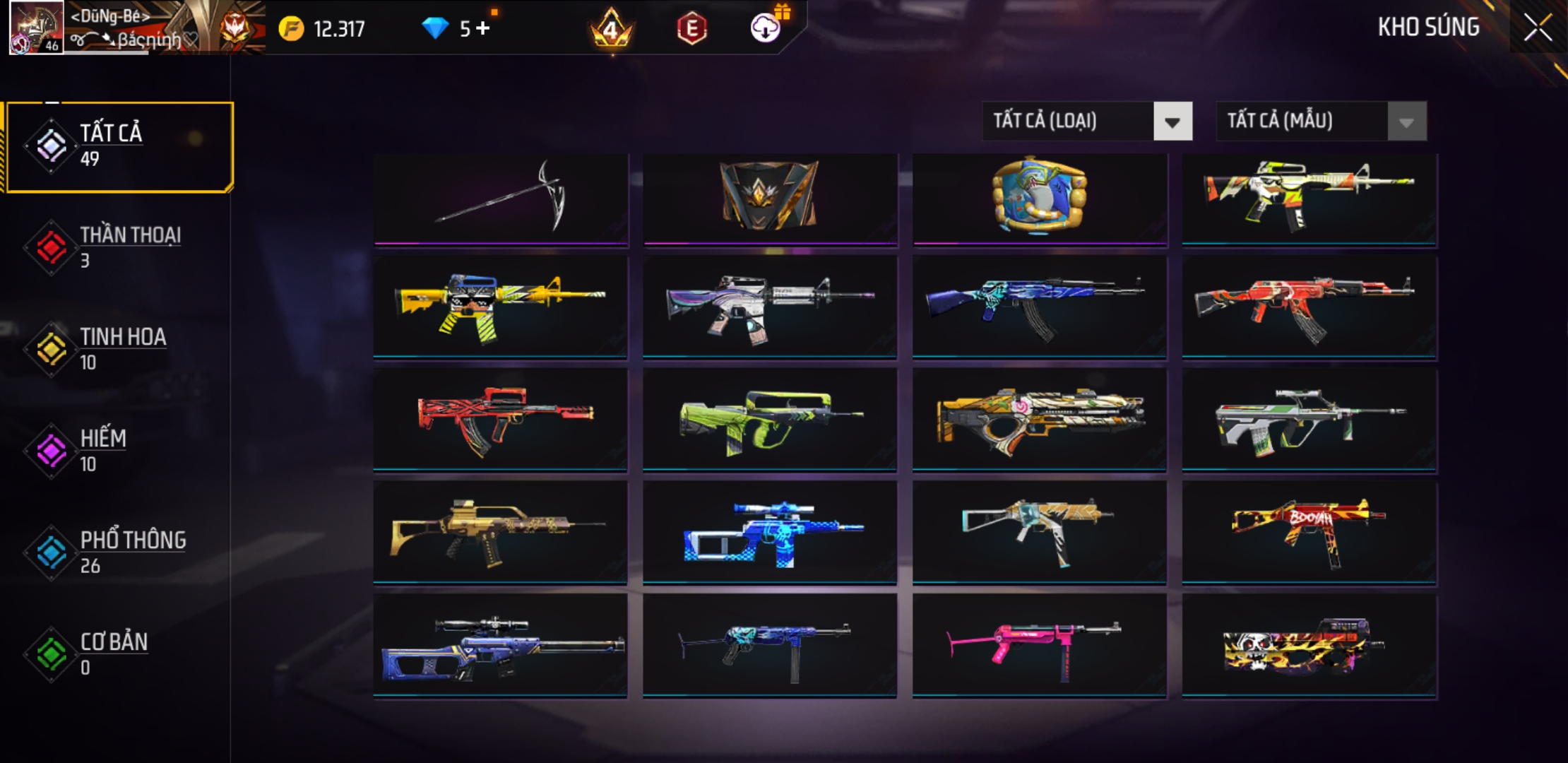
Task: Select the skull-pattern P90 skin
Action: click(x=1309, y=645)
